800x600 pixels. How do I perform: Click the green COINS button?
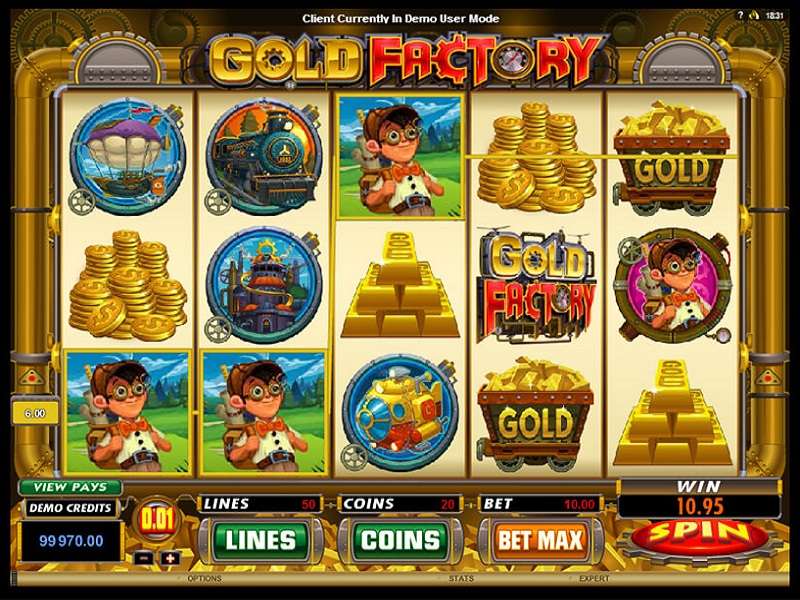coord(399,540)
